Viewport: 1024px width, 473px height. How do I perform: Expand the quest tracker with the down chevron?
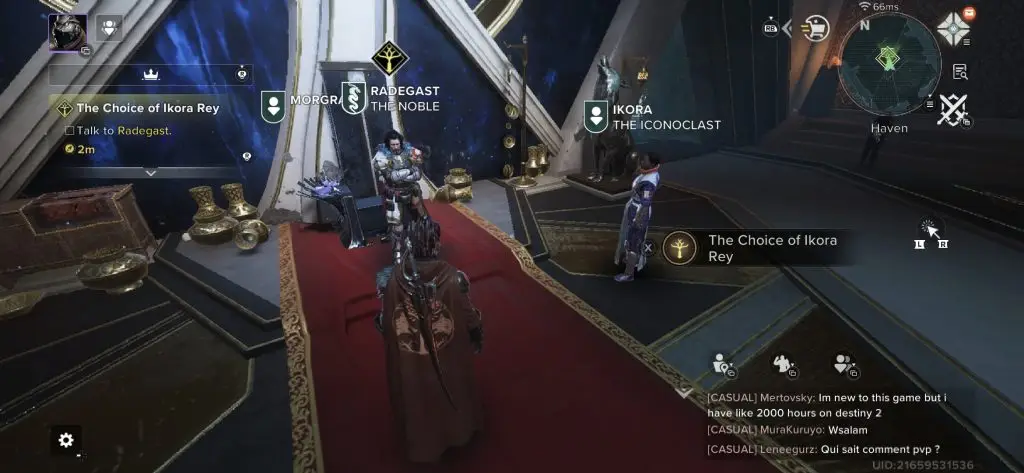(x=151, y=172)
